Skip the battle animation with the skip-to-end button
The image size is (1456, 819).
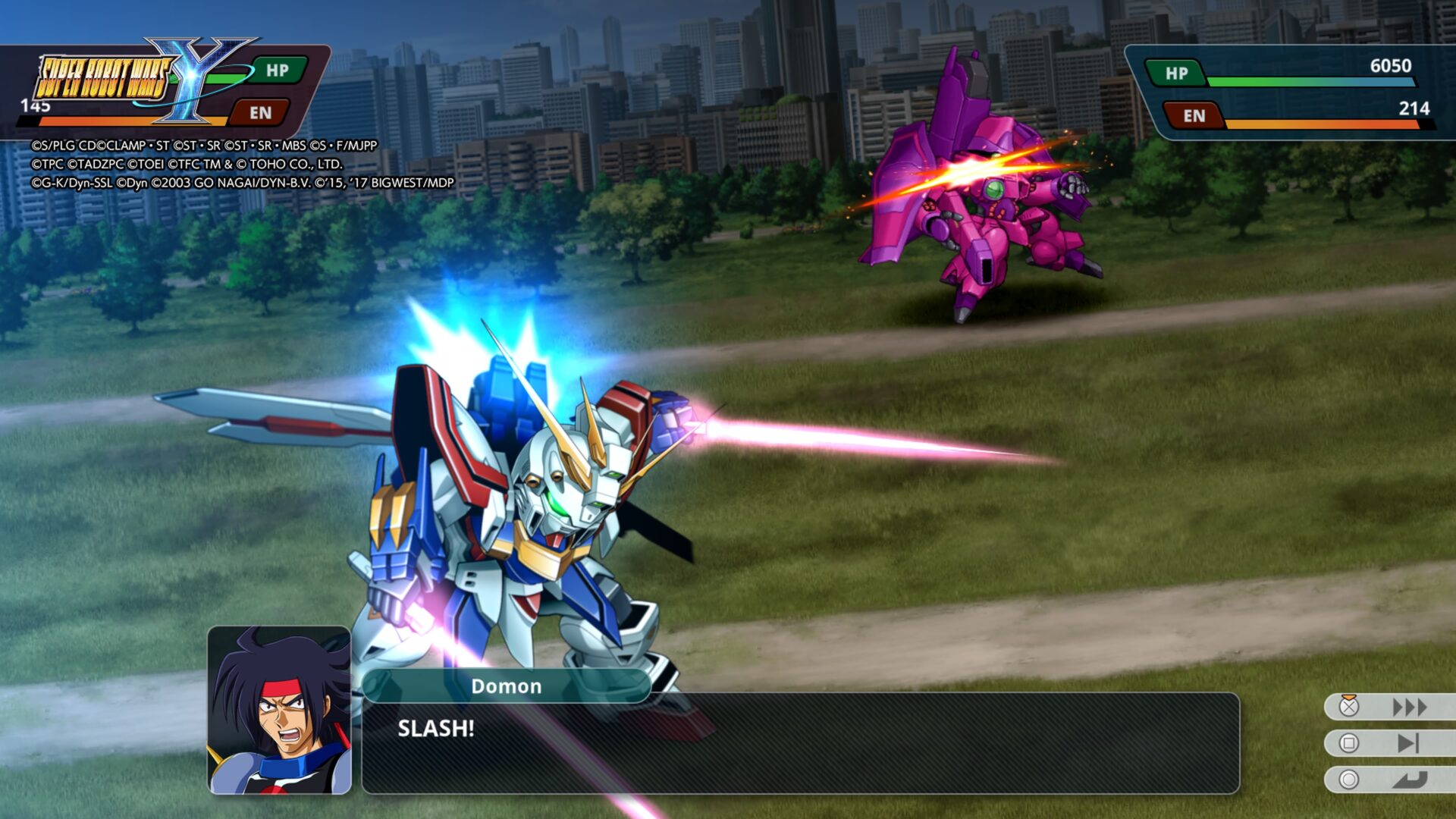tap(1407, 743)
